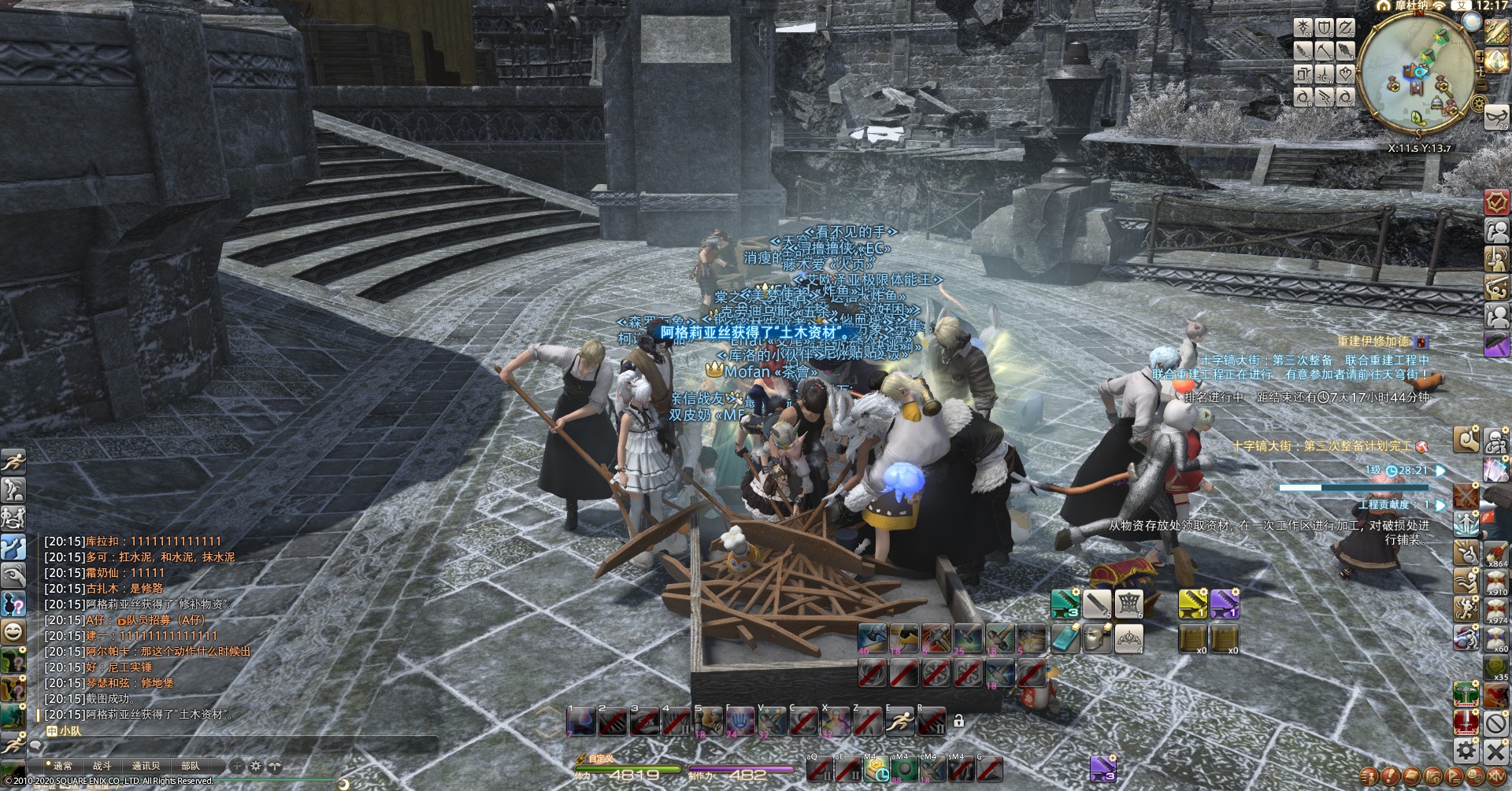Click the helmet visor toggle icon
Image resolution: width=1512 pixels, height=791 pixels.
point(1097,638)
